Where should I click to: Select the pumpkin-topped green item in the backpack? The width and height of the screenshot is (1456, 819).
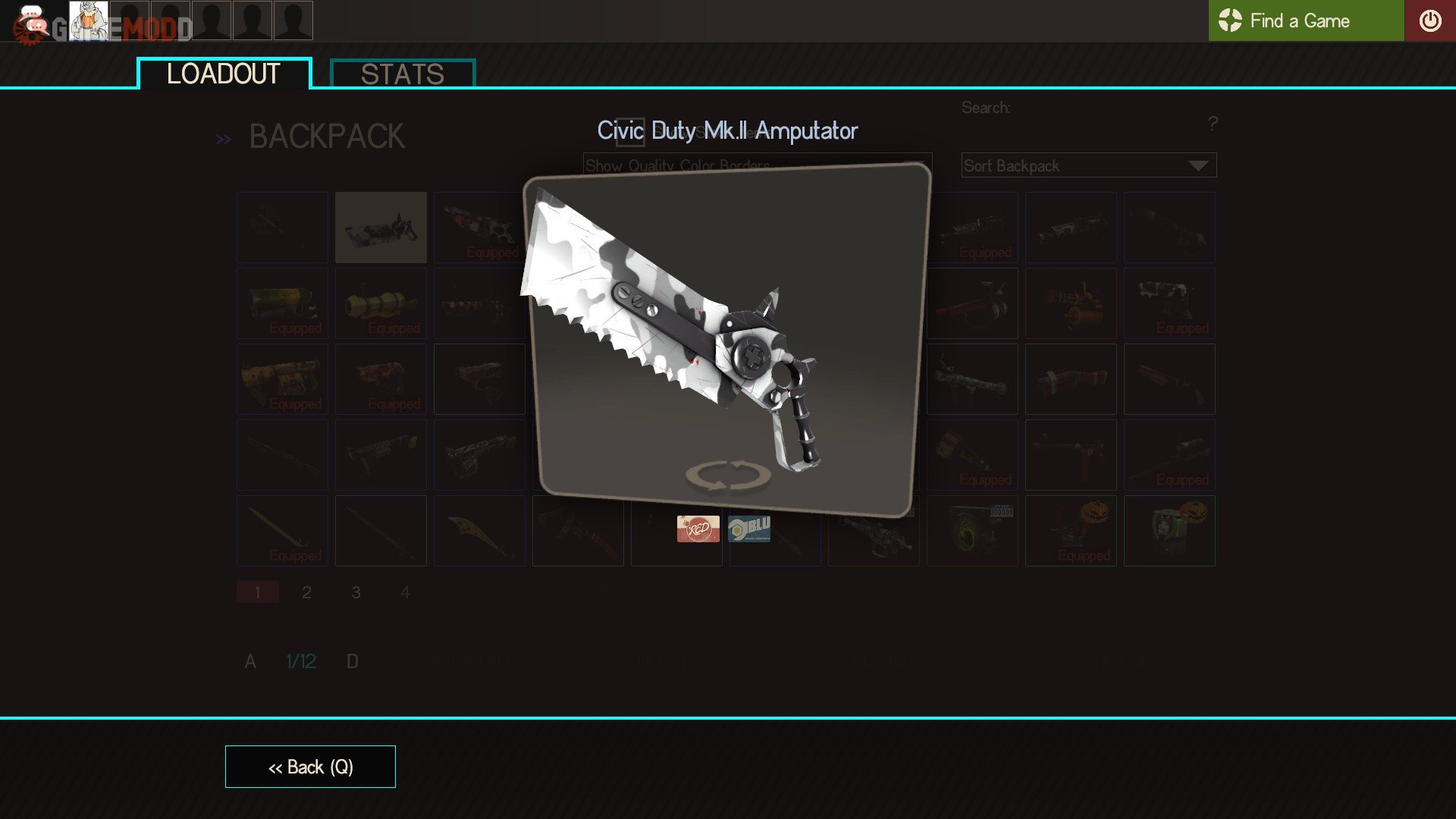1169,531
